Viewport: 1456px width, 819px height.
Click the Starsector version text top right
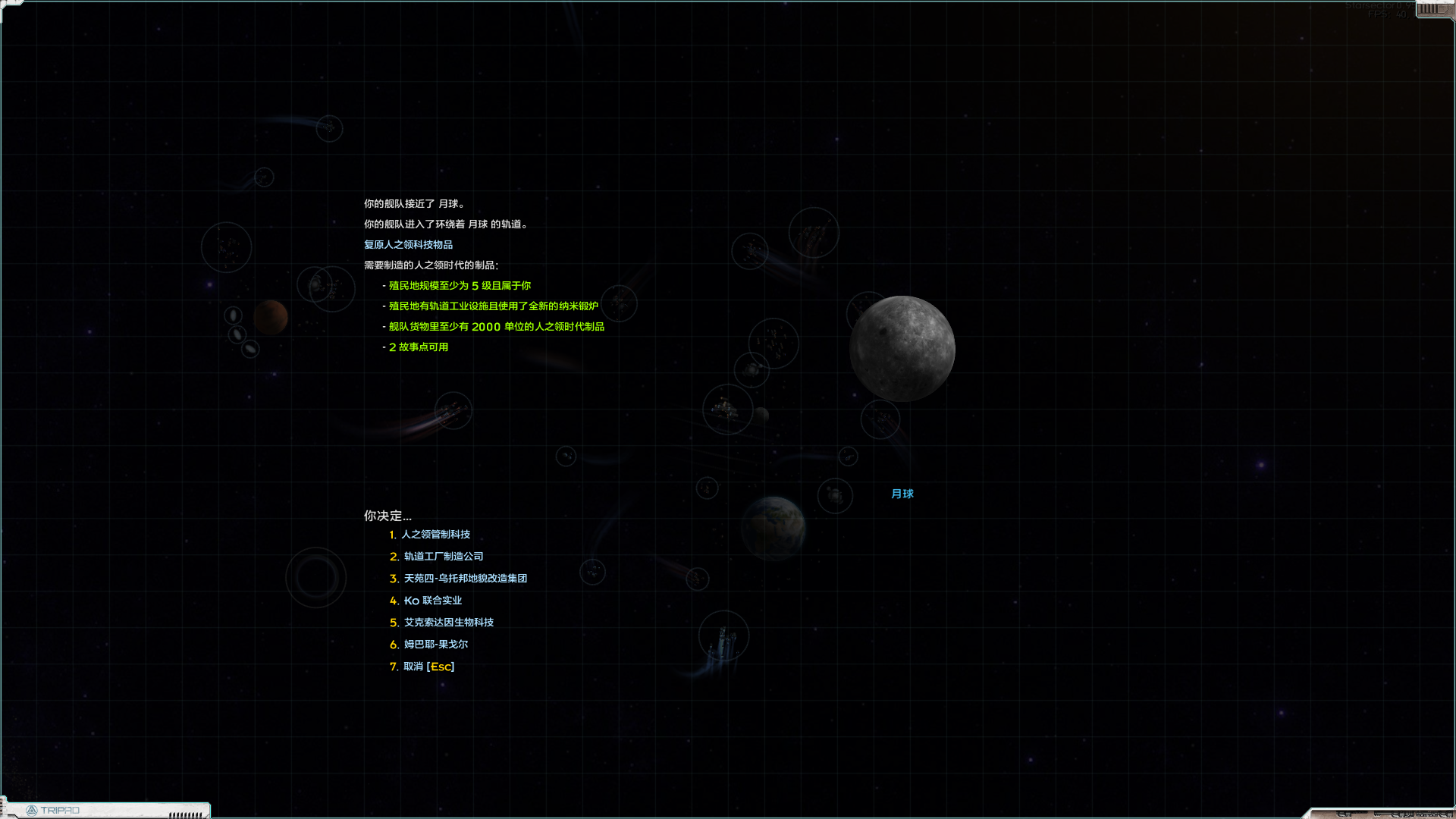(1373, 6)
